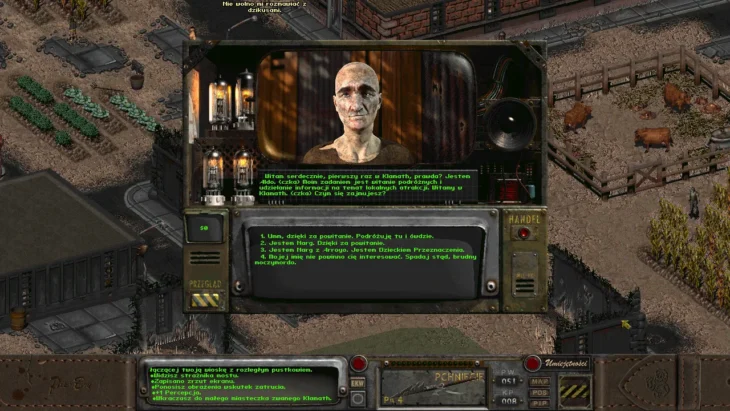The width and height of the screenshot is (730, 411).
Task: Open inventory with the EKW button
Action: 357,383
